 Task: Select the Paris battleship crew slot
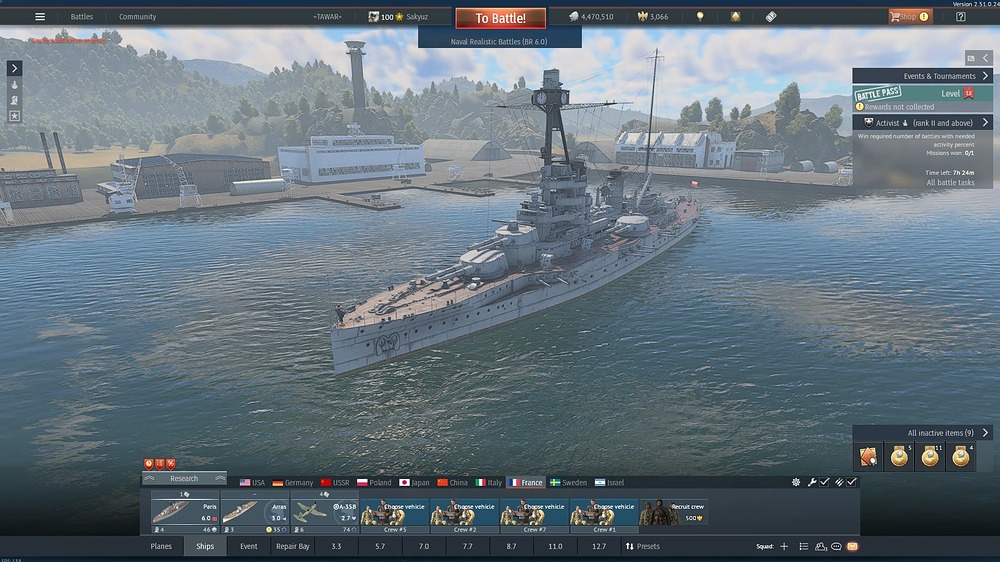[x=185, y=512]
